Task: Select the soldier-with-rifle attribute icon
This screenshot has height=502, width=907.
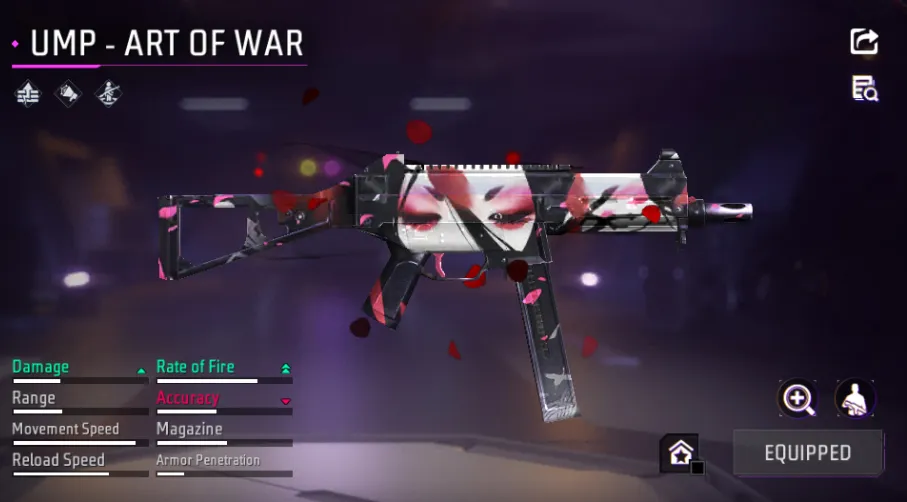Action: [x=107, y=94]
